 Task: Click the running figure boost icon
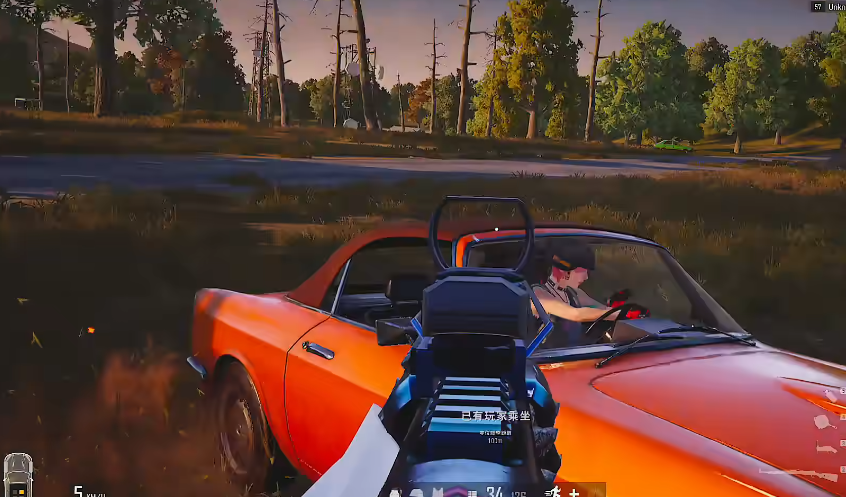tap(554, 491)
